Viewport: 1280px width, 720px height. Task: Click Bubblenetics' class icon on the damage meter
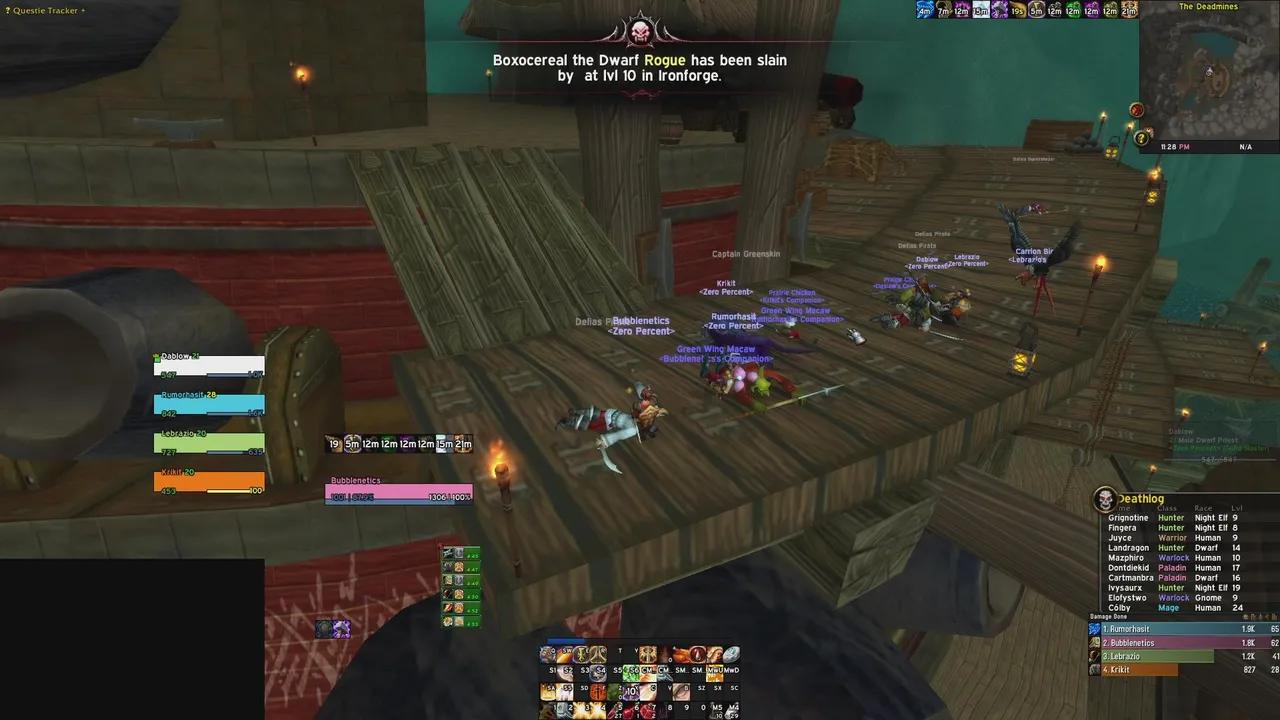[x=1093, y=643]
